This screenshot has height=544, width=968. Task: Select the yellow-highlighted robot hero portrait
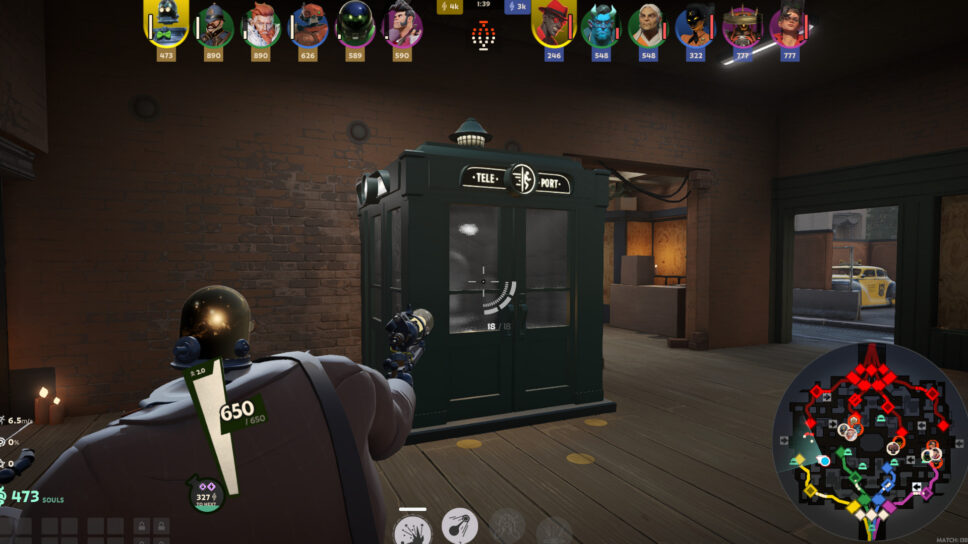166,23
